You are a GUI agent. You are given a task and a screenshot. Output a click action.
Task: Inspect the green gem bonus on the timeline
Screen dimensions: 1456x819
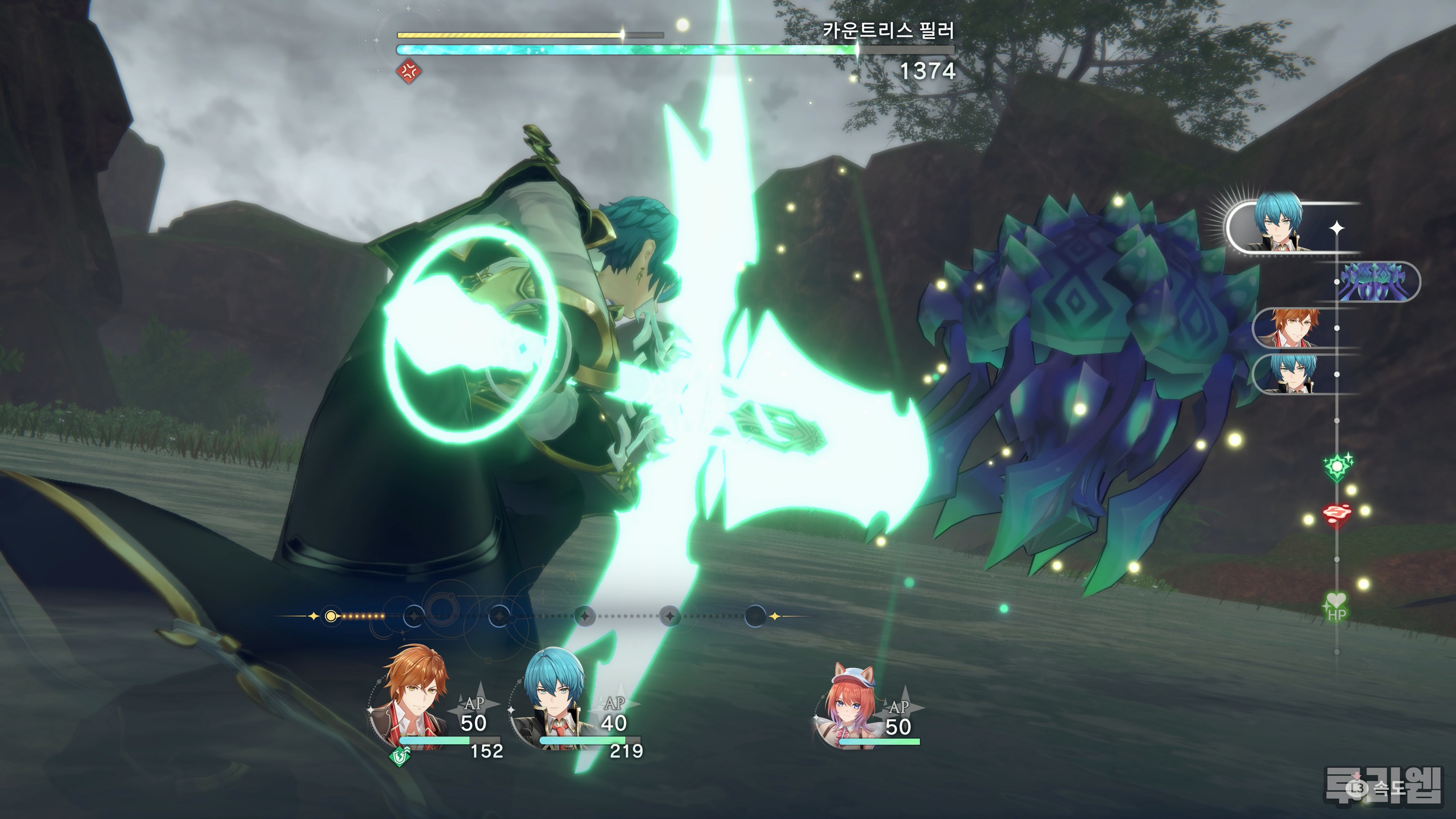1337,467
